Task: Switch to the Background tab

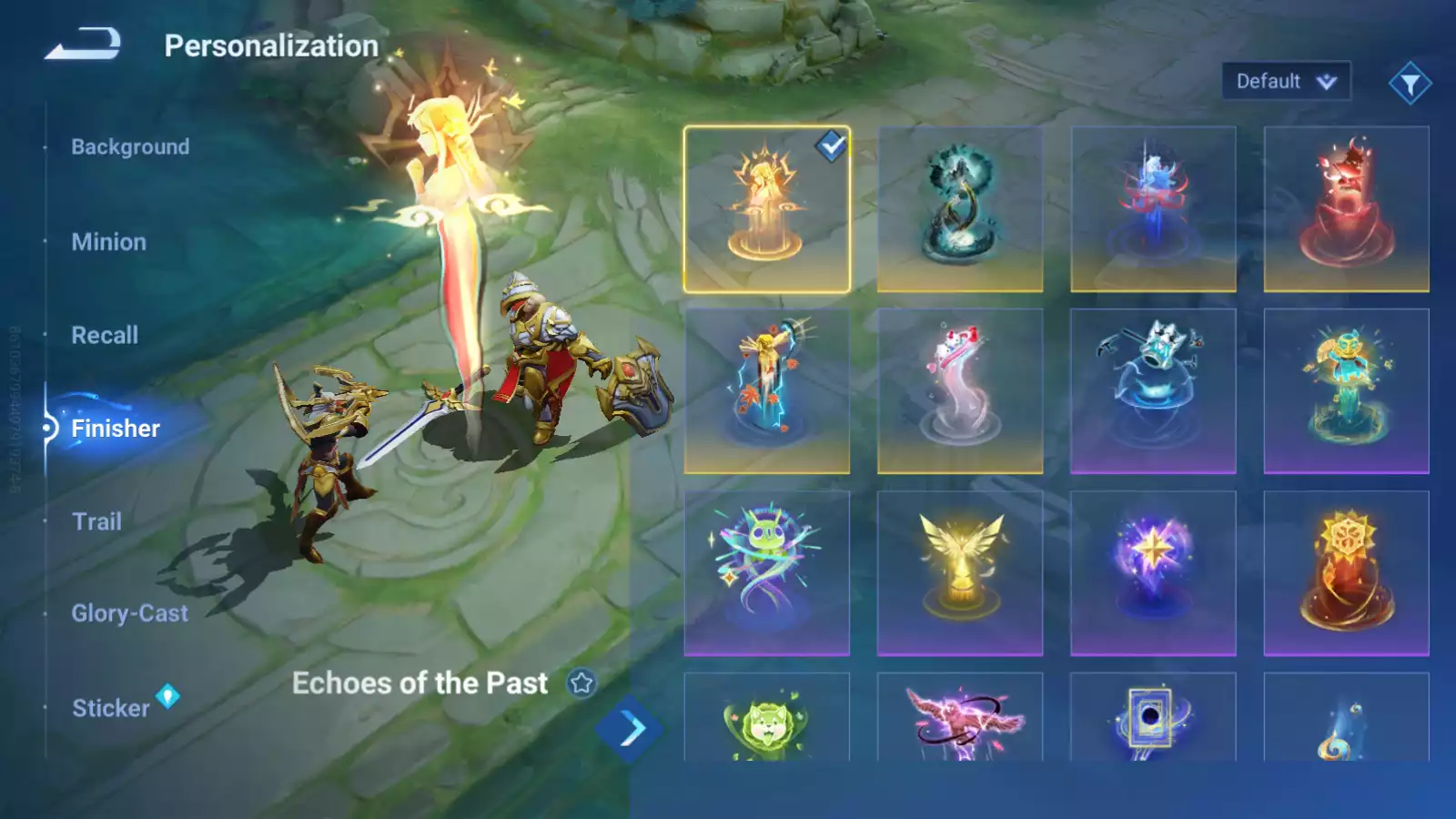Action: tap(130, 147)
